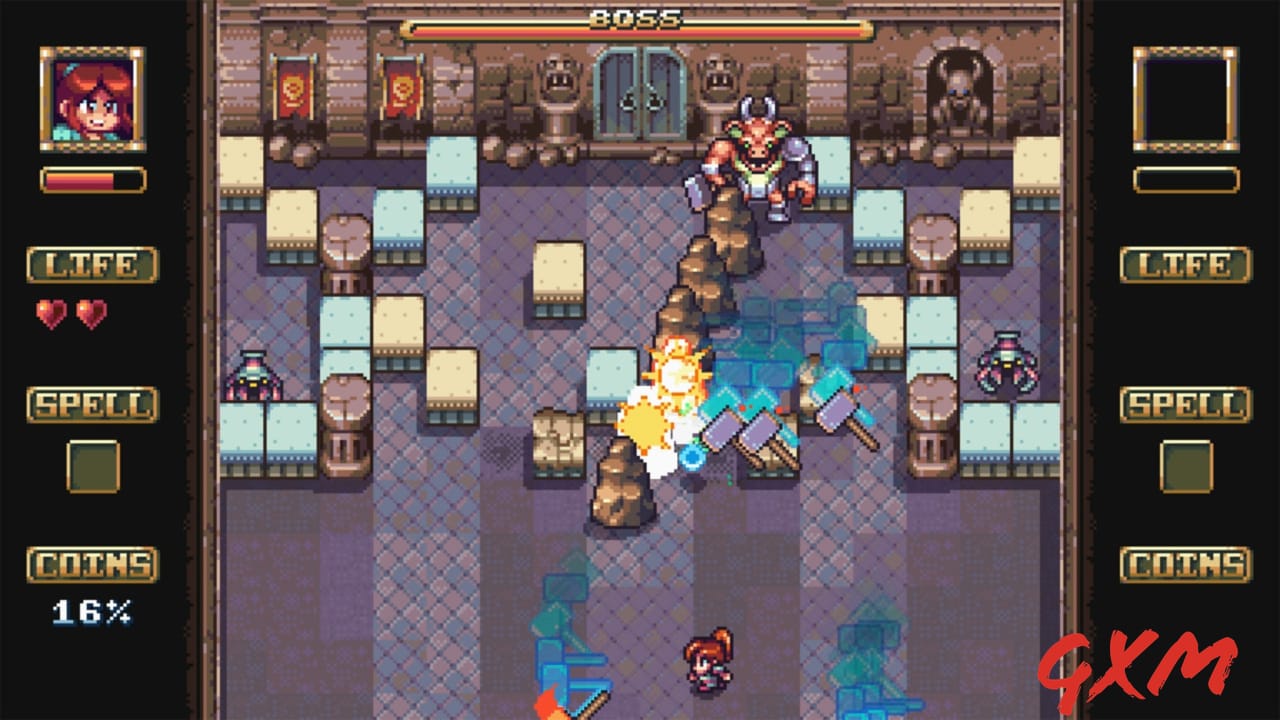Click the left COINS button

click(x=90, y=563)
